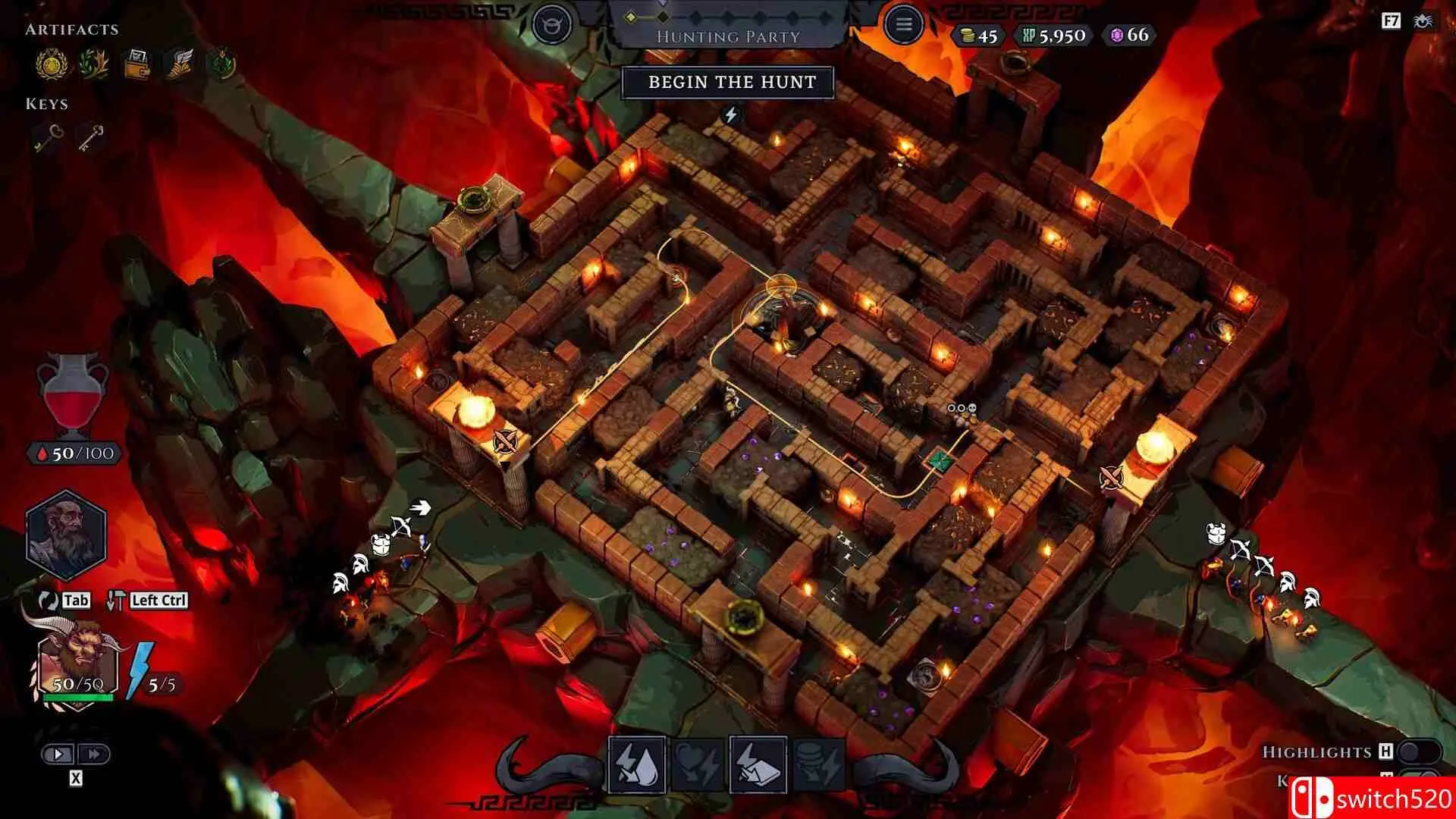Inspect the green wreath artifact
The height and width of the screenshot is (819, 1456).
pos(221,64)
